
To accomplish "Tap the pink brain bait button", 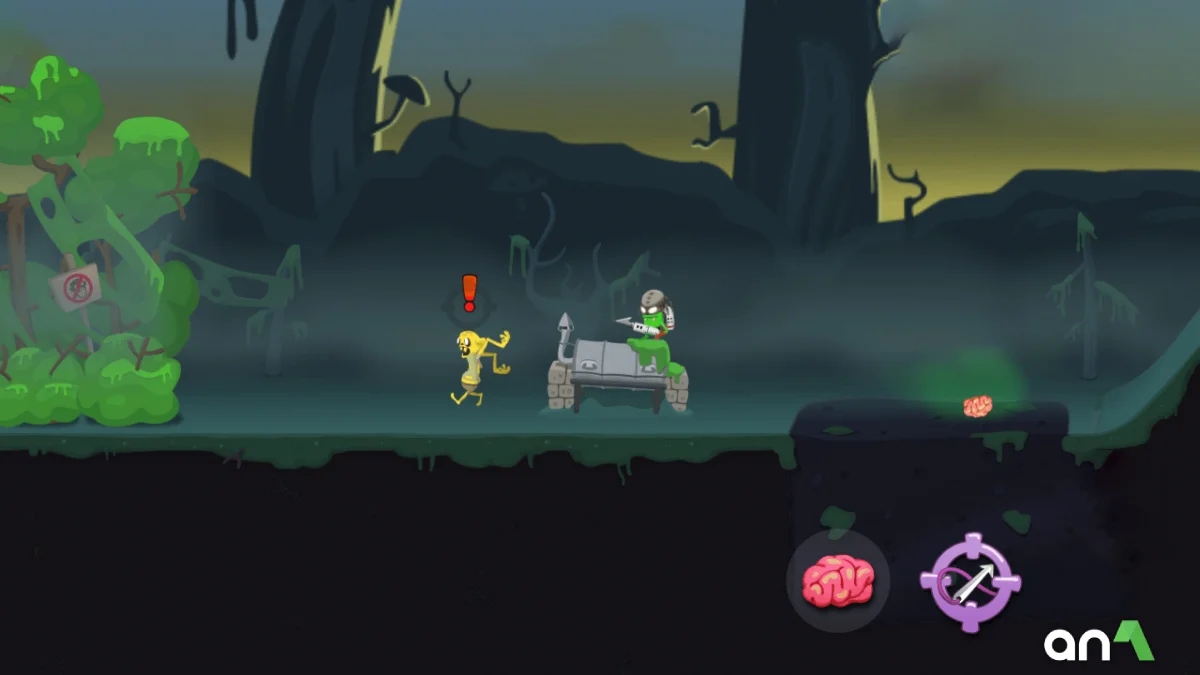I will click(x=838, y=581).
